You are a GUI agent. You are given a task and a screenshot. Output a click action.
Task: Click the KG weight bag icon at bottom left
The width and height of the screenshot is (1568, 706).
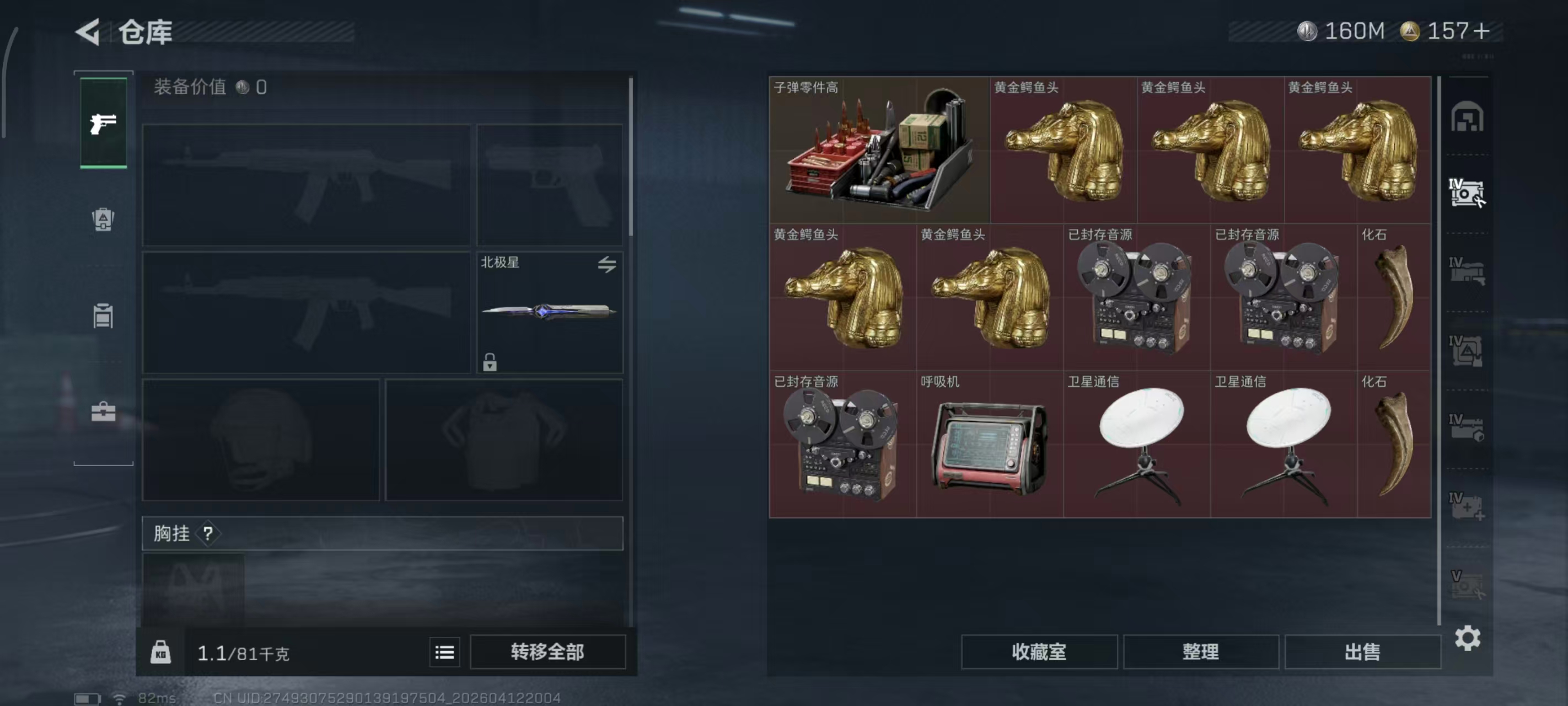tap(160, 651)
